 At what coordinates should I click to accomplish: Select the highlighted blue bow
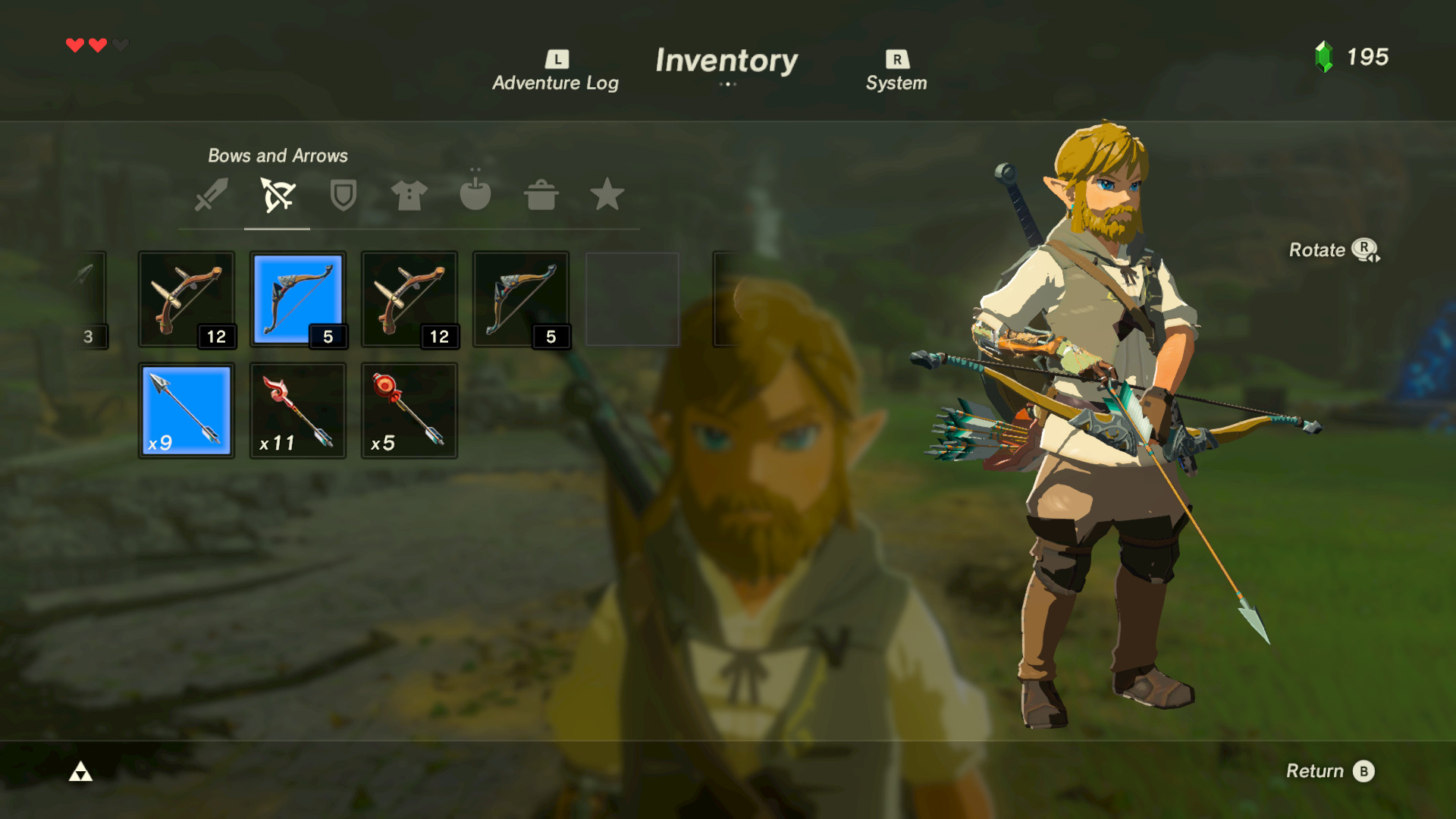[298, 299]
